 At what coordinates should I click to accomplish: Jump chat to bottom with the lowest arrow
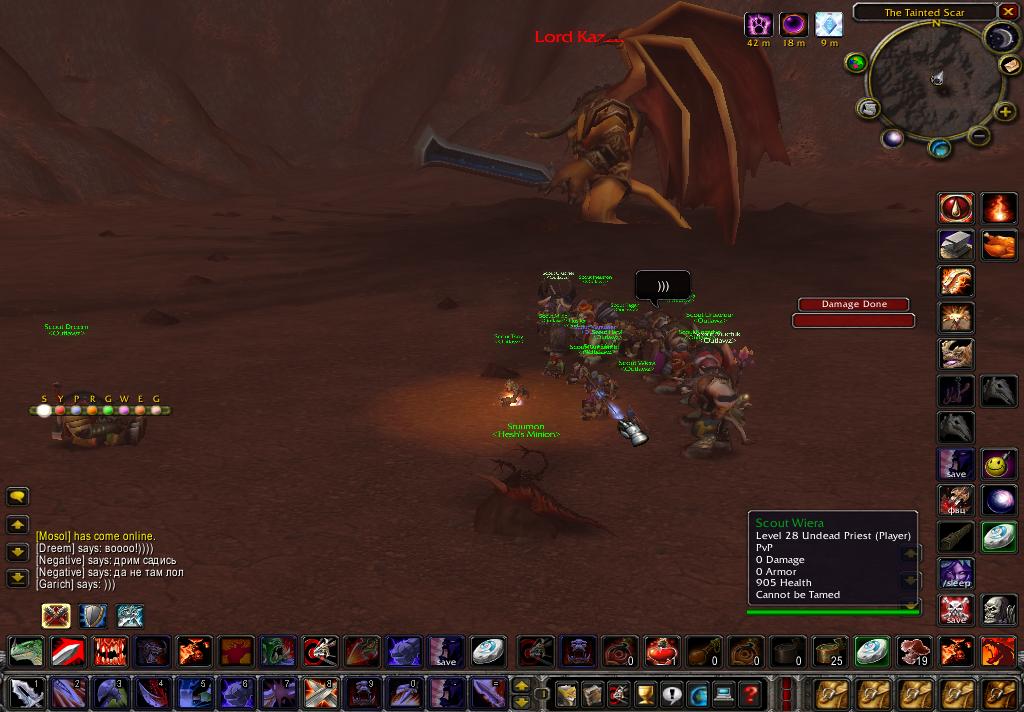[17, 578]
